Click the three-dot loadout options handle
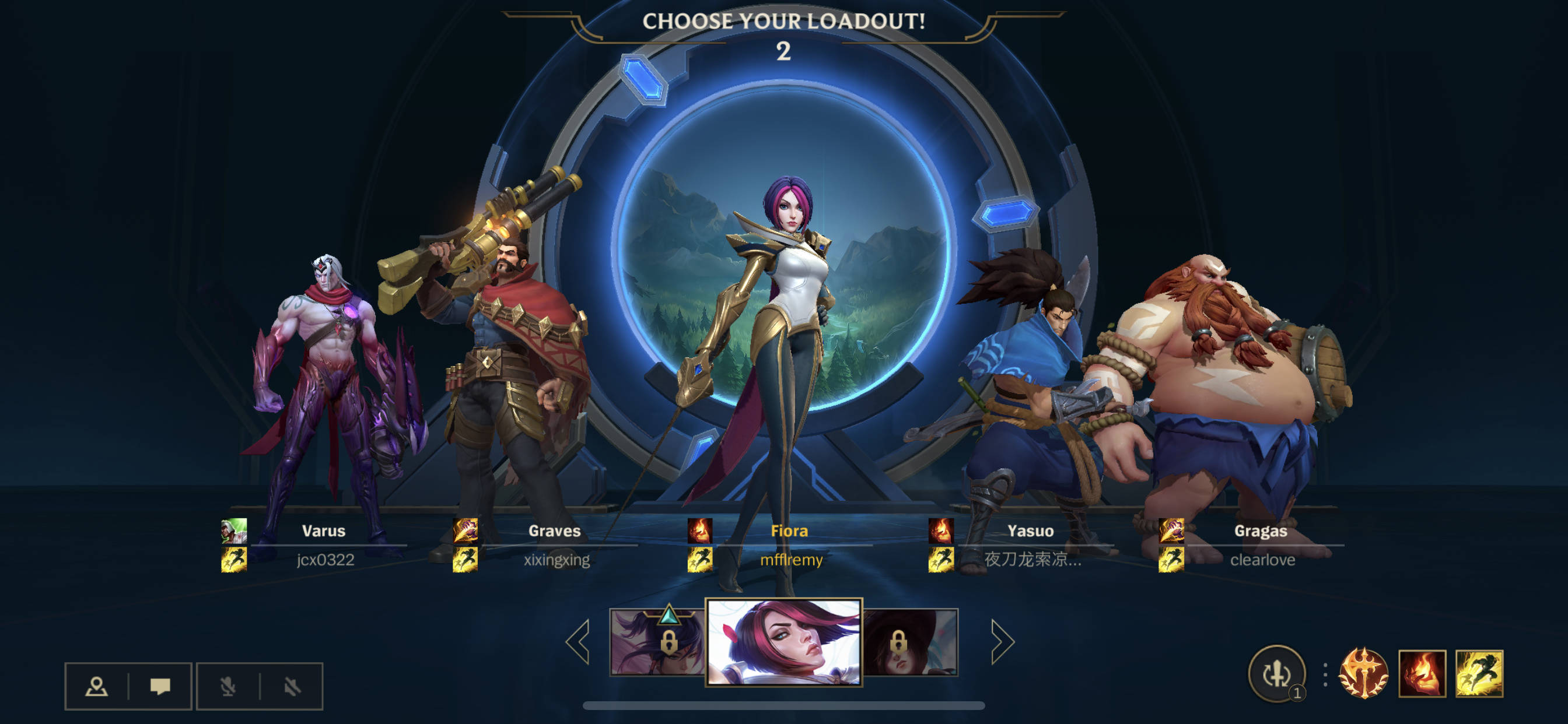The width and height of the screenshot is (1568, 724). [1325, 674]
